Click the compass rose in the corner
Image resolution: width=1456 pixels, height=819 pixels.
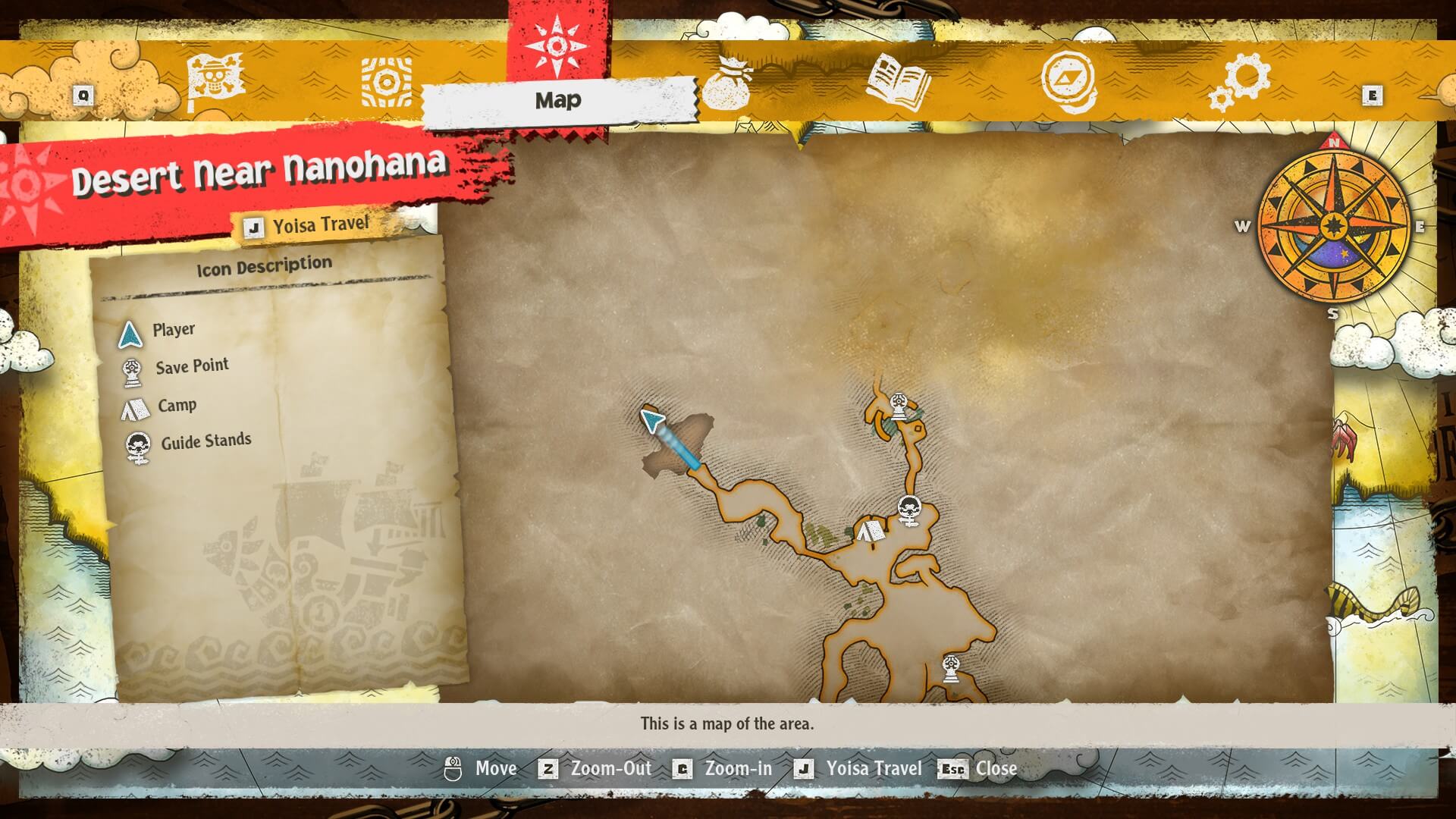1333,227
